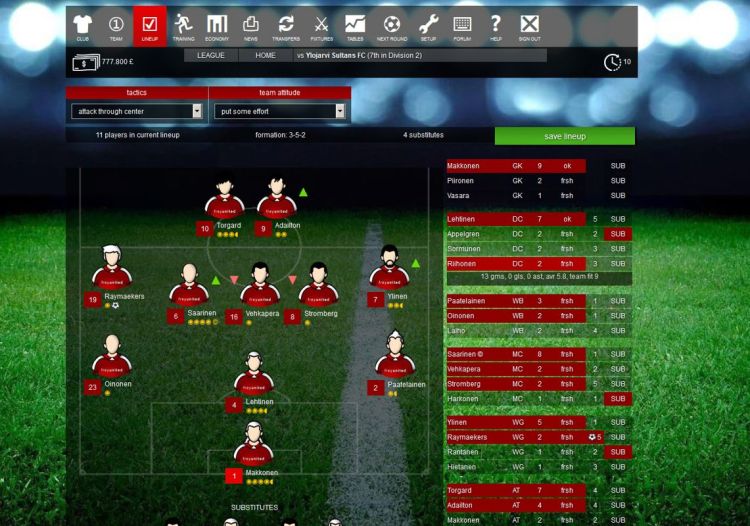The width and height of the screenshot is (750, 526).
Task: Sign out of the game
Action: (530, 26)
